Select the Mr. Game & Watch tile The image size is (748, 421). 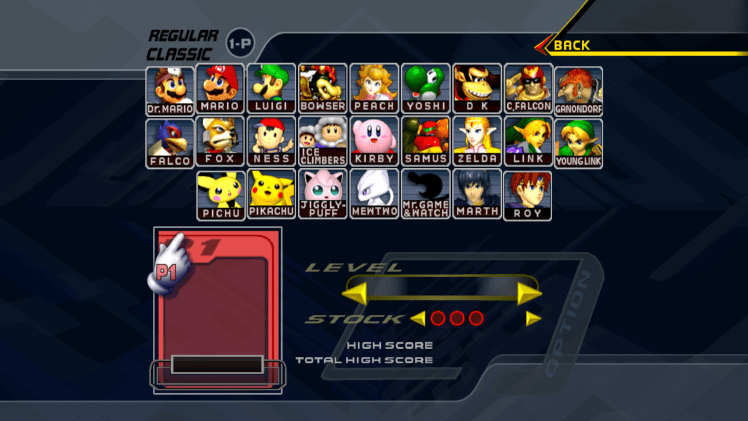coord(426,194)
